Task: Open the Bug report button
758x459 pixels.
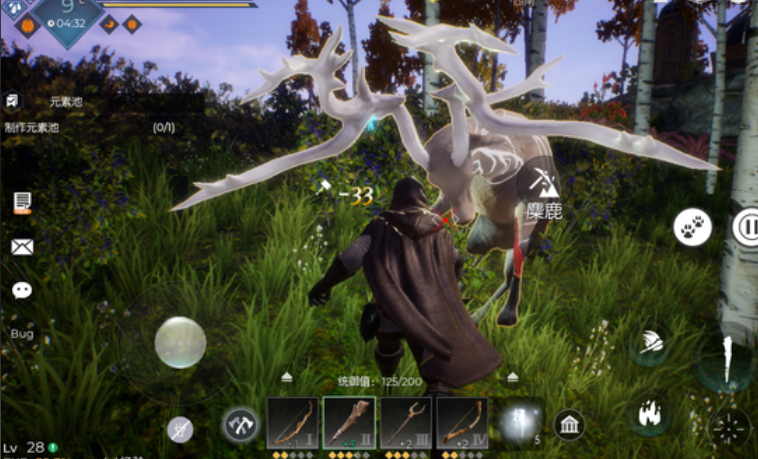Action: 22,333
